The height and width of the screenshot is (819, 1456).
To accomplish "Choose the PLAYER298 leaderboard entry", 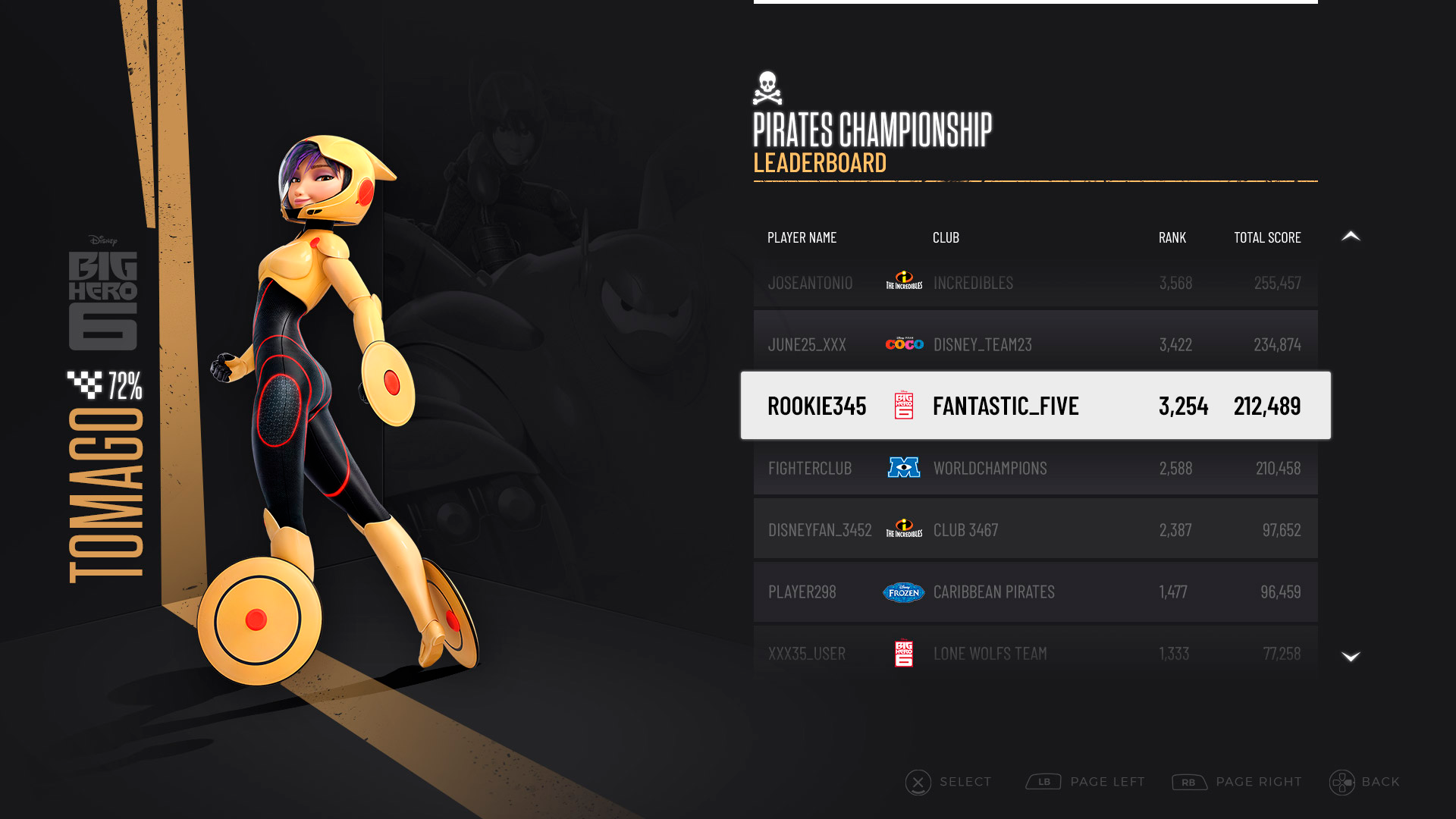I will pyautogui.click(x=1035, y=591).
